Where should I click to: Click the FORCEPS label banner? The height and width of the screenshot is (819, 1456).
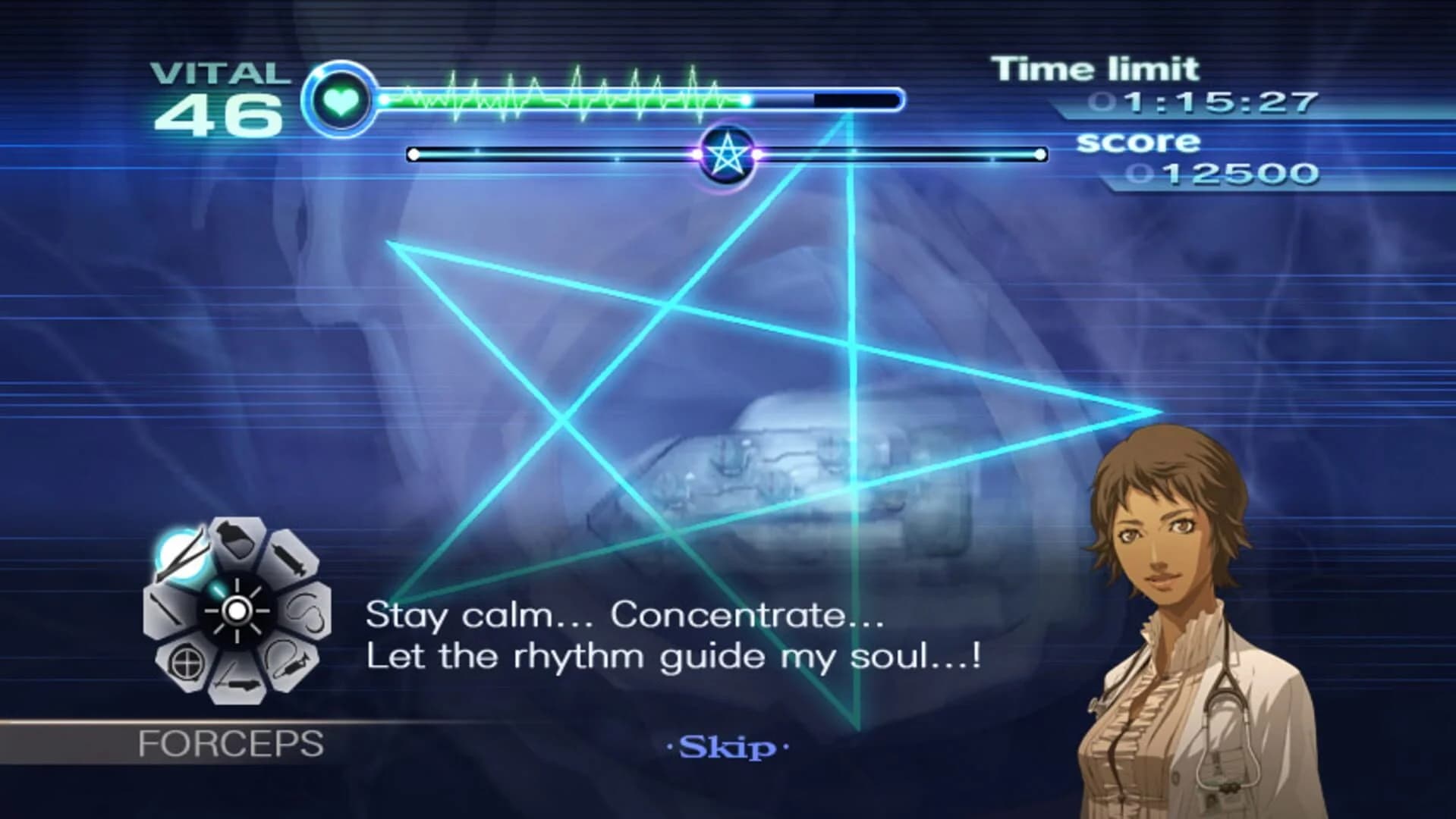pyautogui.click(x=231, y=743)
